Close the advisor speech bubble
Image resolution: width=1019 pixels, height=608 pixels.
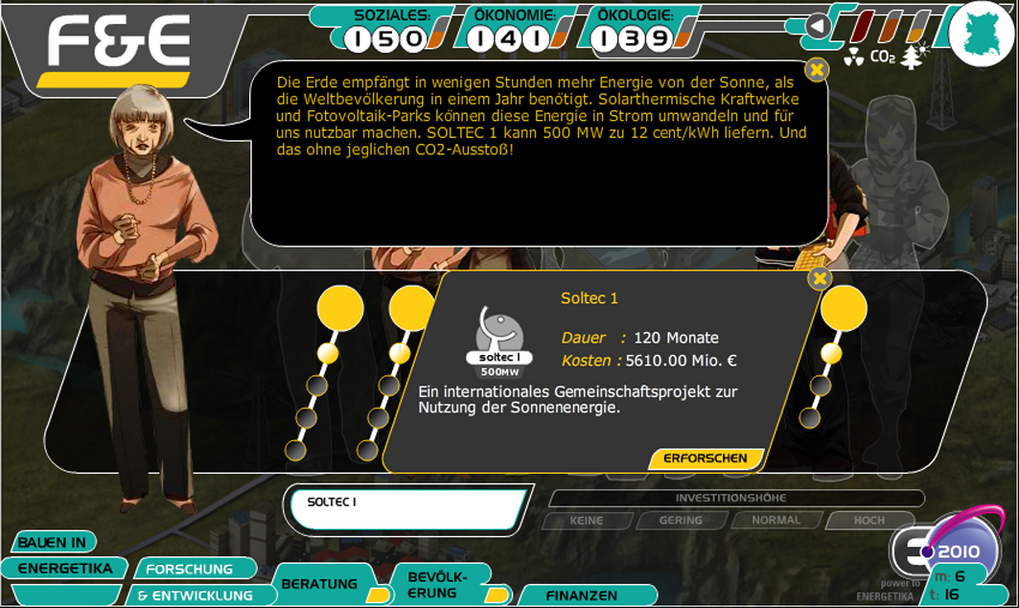point(817,69)
